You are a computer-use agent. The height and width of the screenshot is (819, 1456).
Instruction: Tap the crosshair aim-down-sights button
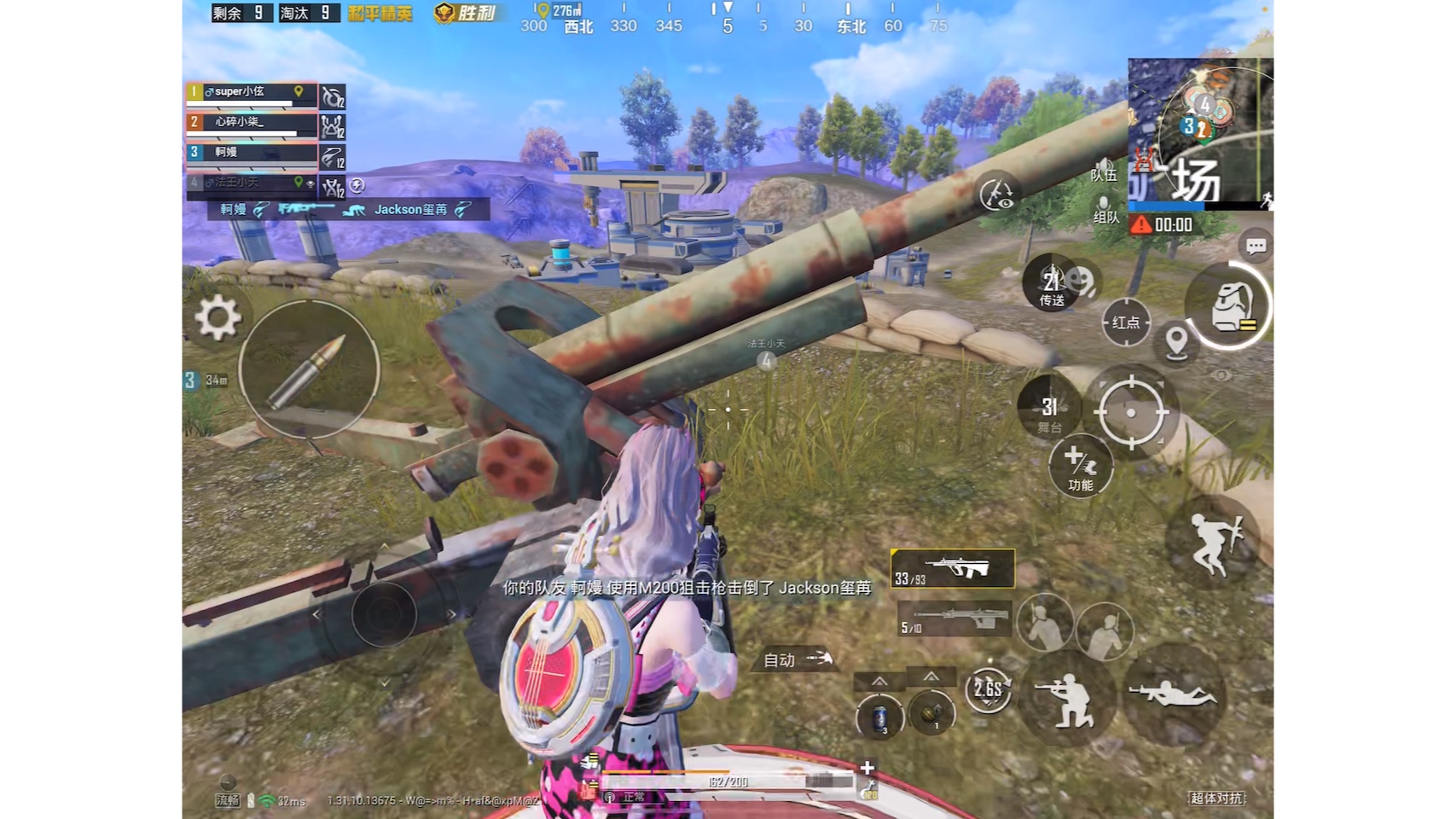[1131, 412]
